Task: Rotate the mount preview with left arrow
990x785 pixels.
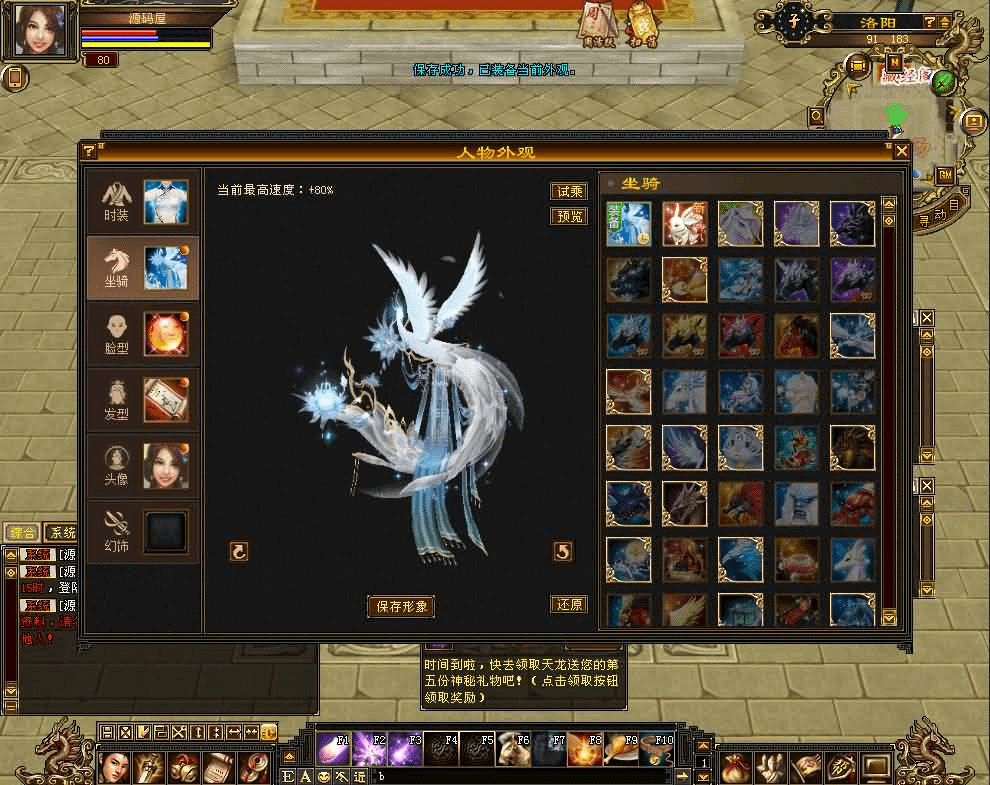Action: 238,551
